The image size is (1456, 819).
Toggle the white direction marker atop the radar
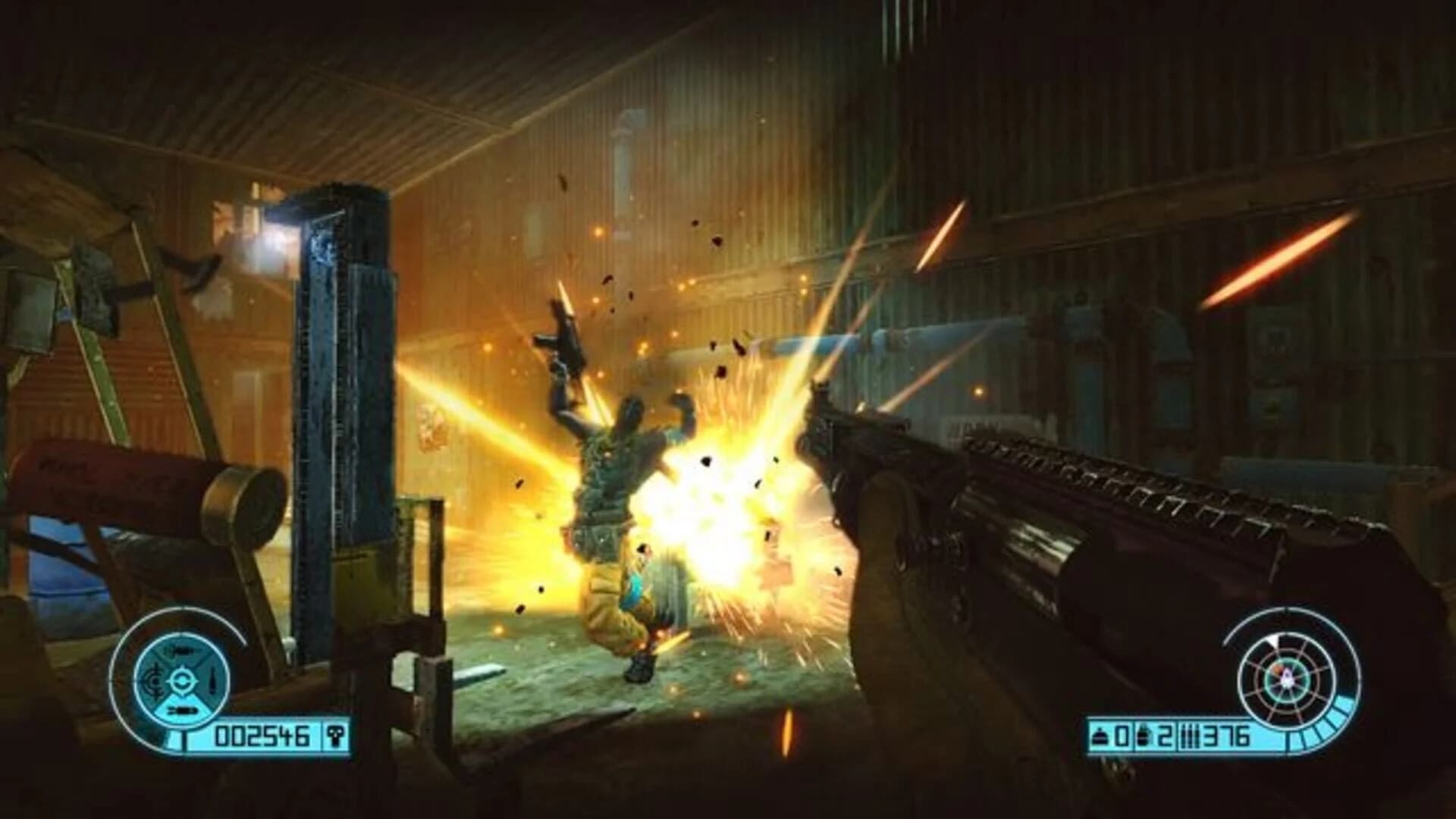coord(1272,641)
